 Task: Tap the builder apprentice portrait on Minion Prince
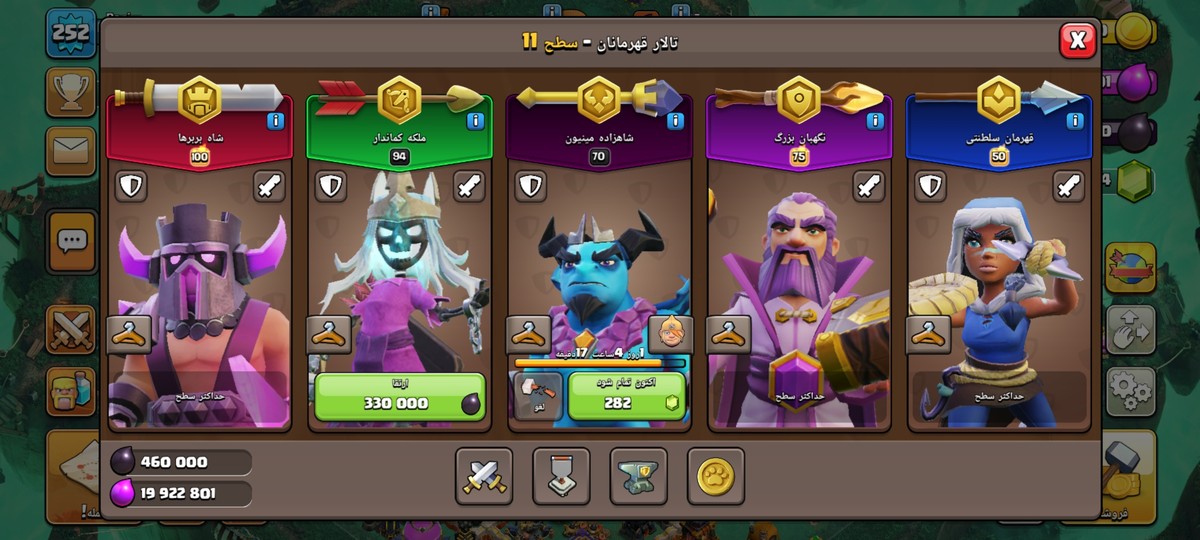(671, 335)
